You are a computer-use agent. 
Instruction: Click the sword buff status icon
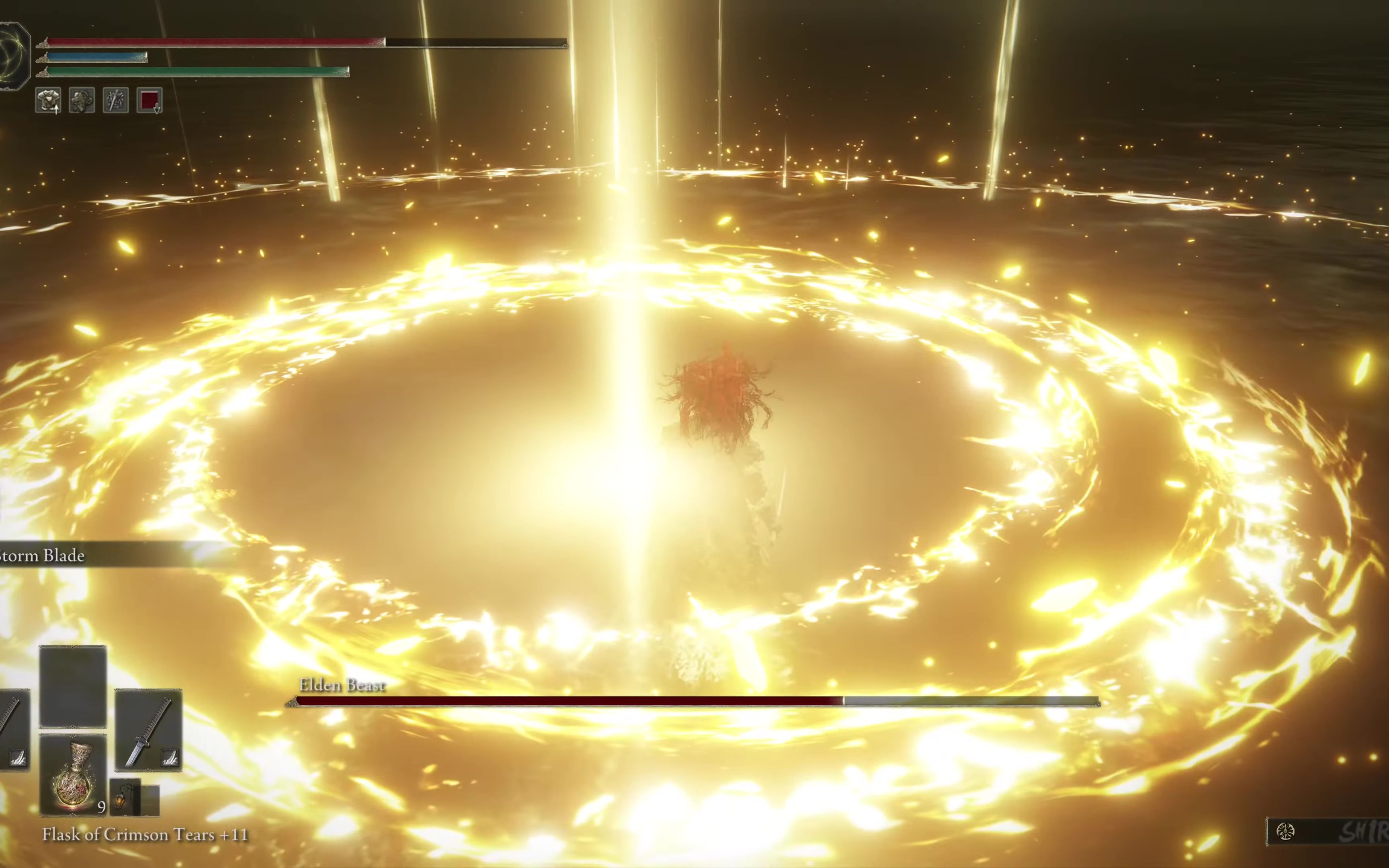pos(115,100)
